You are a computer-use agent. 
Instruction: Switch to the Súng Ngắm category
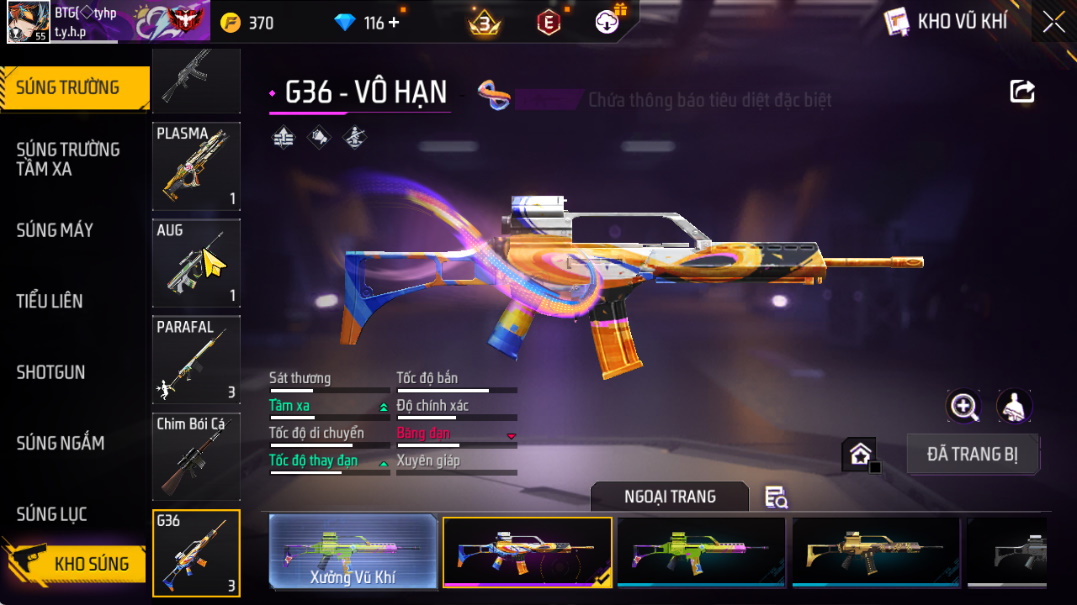coord(61,443)
